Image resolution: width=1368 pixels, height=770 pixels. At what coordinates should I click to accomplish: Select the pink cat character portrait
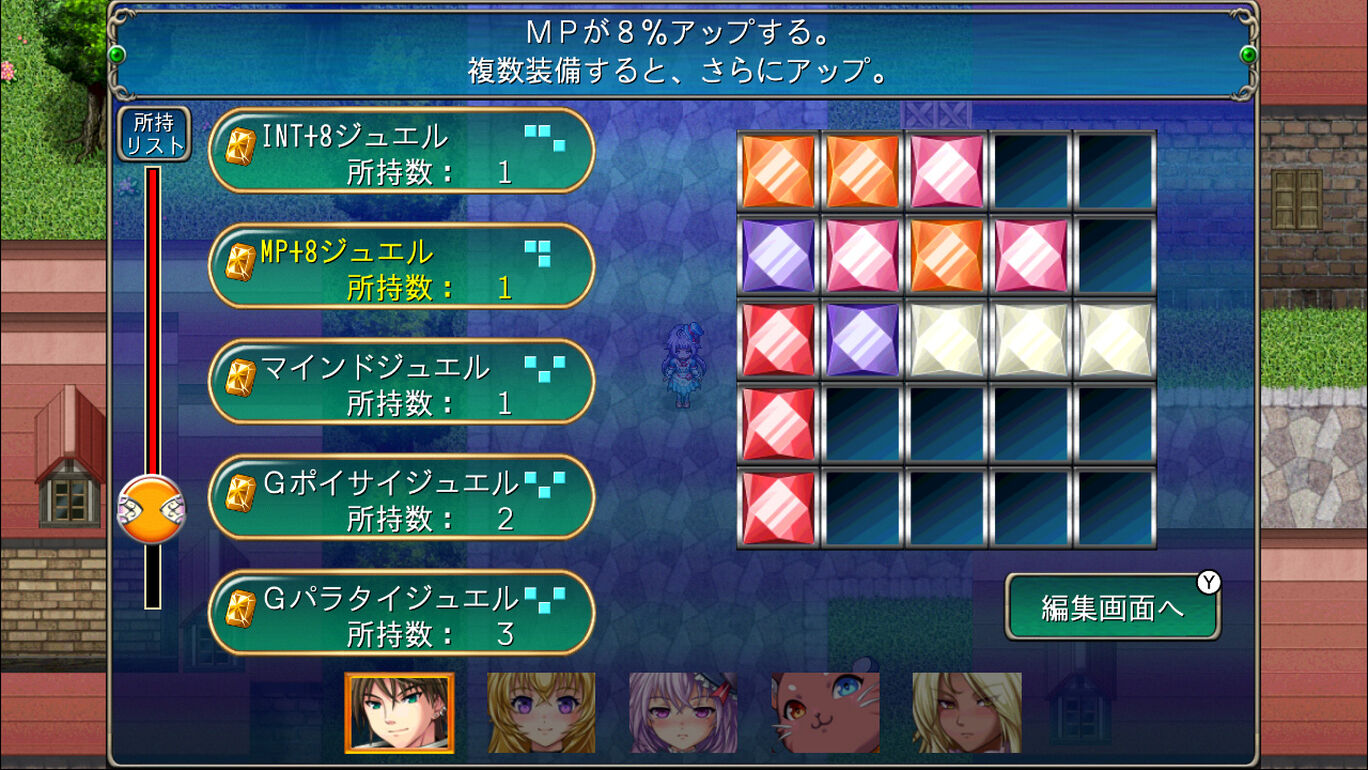823,710
